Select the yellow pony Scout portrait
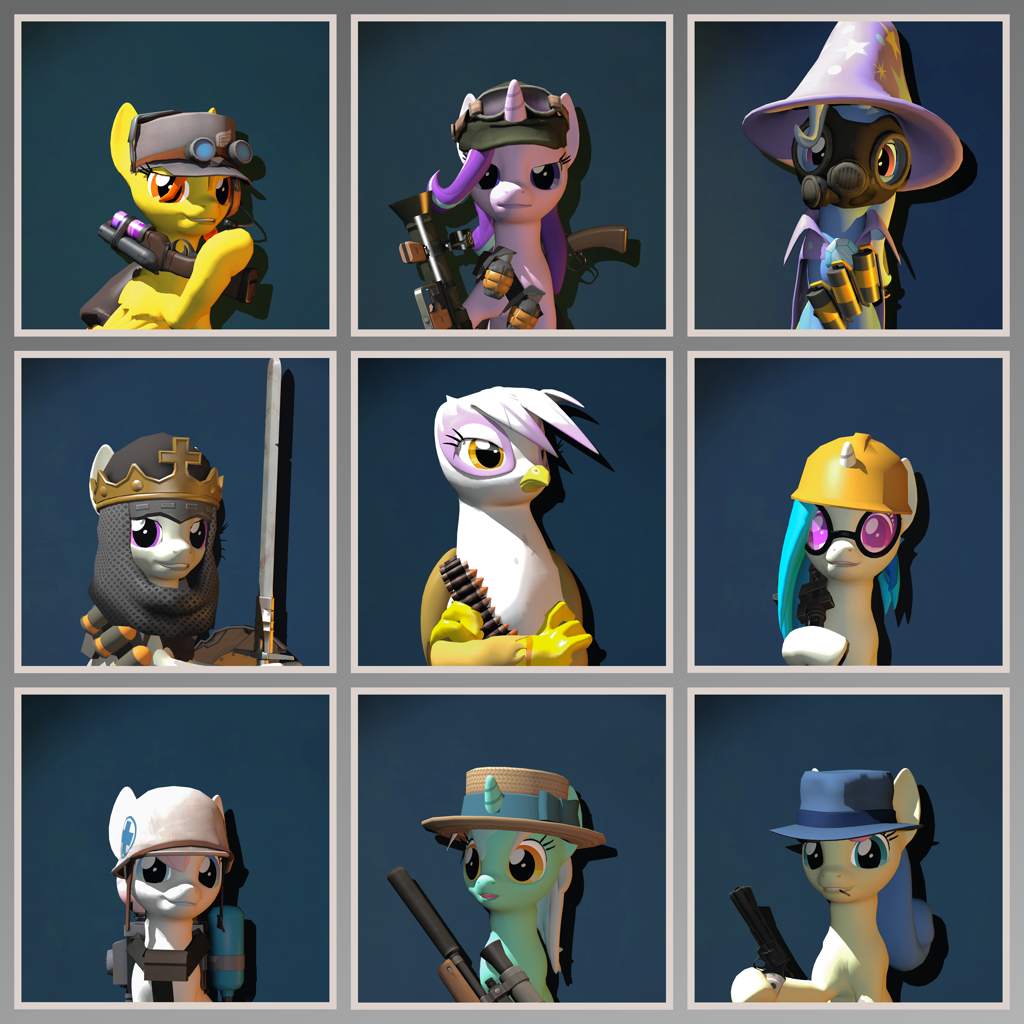This screenshot has width=1024, height=1024. [x=175, y=175]
